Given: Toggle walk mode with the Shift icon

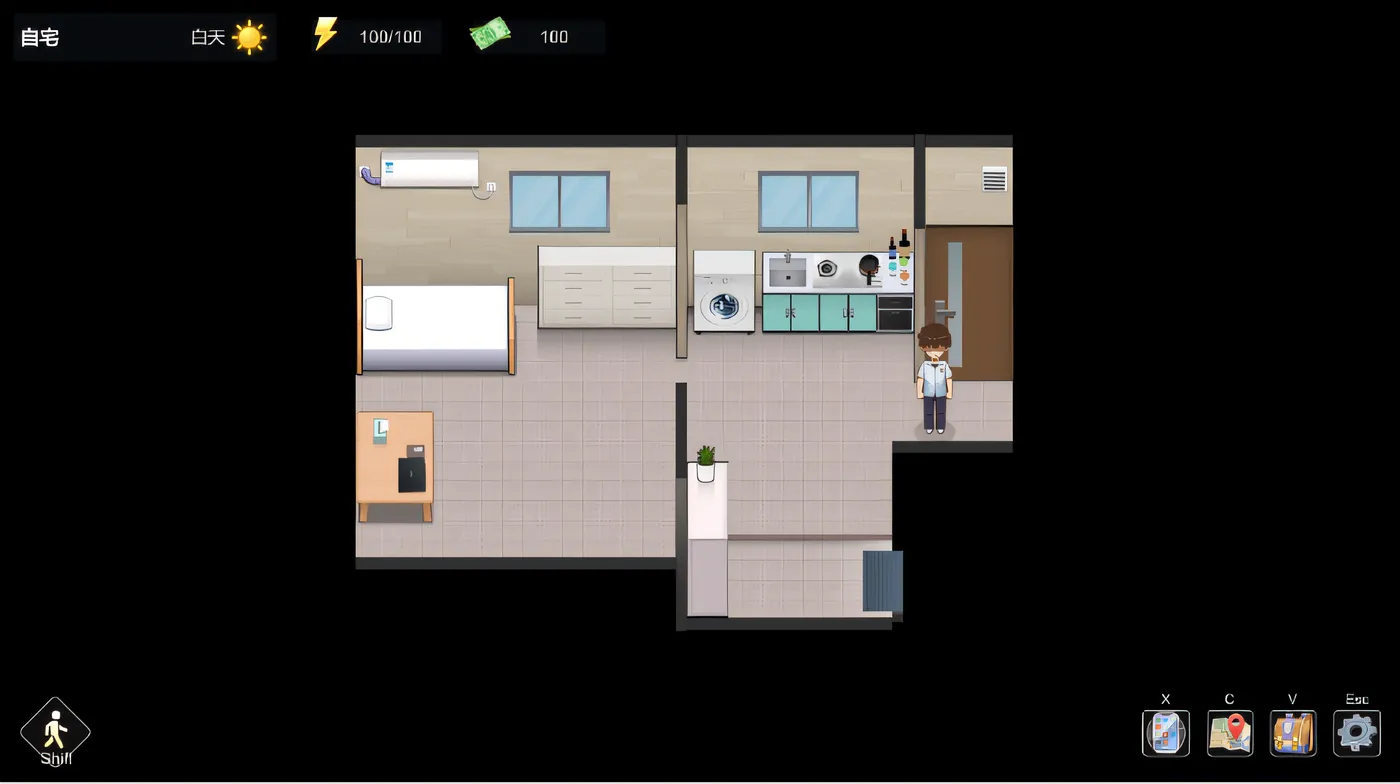Looking at the screenshot, I should [x=55, y=730].
